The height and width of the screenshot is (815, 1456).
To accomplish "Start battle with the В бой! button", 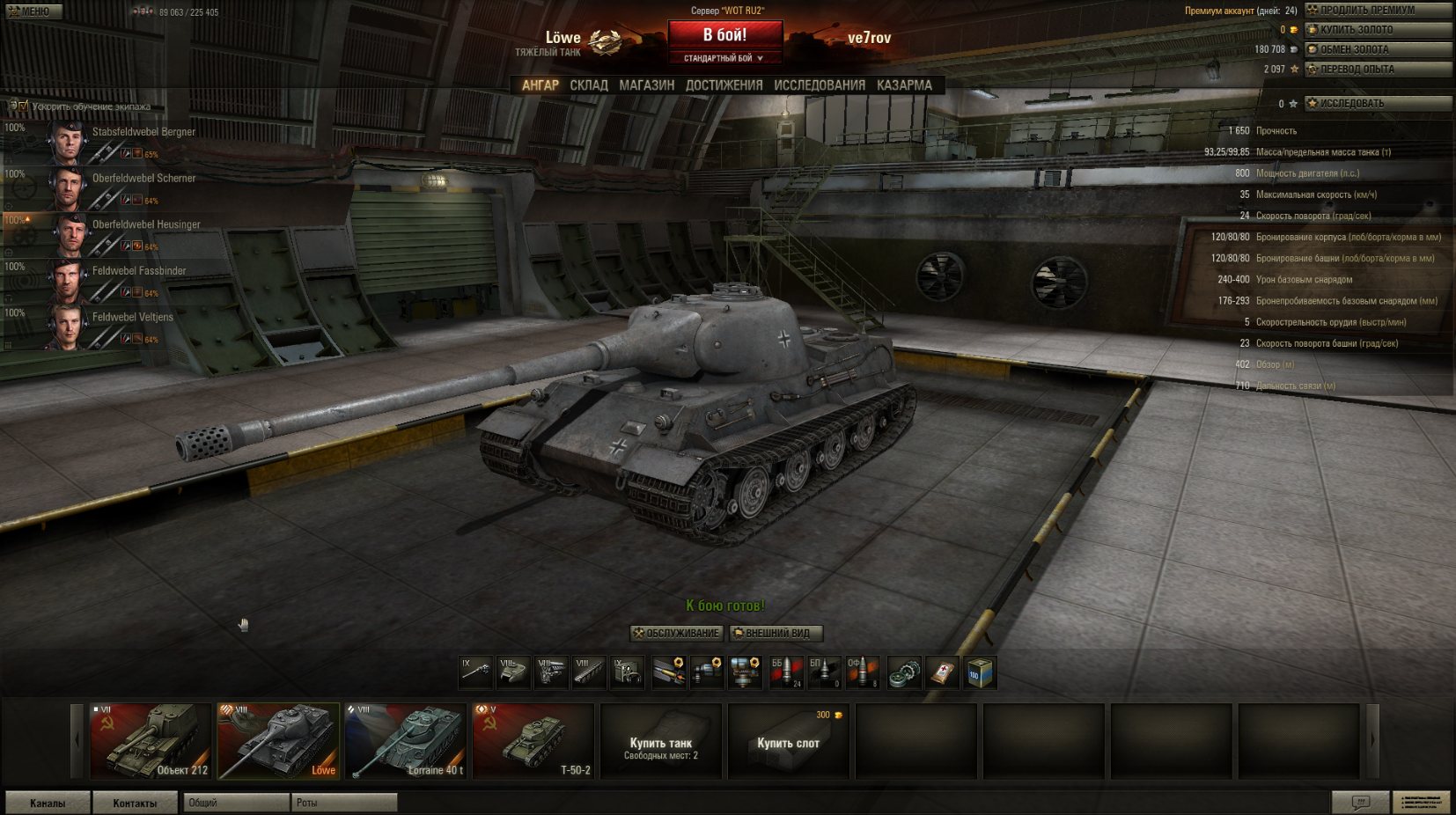I will tap(724, 35).
